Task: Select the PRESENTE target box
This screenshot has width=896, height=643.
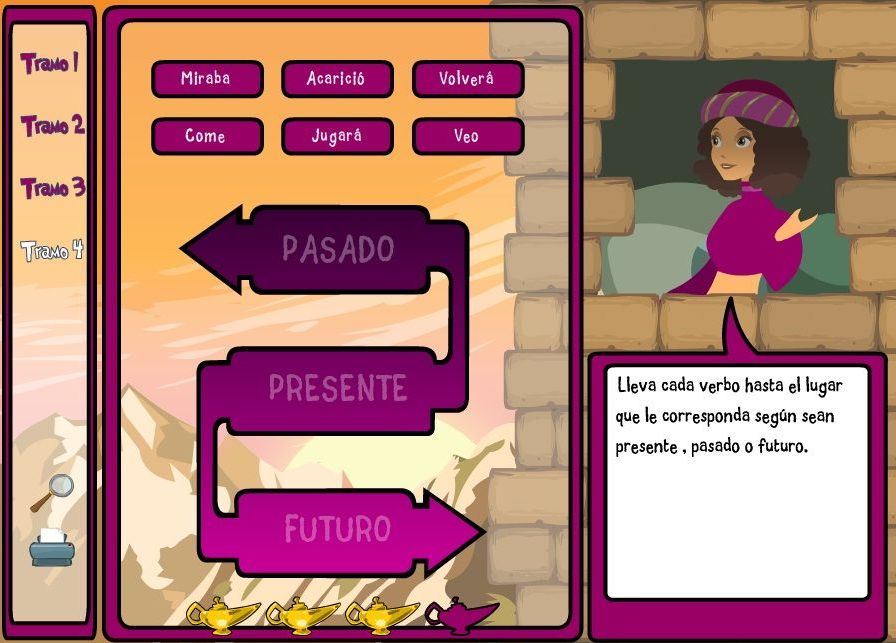Action: pyautogui.click(x=337, y=388)
